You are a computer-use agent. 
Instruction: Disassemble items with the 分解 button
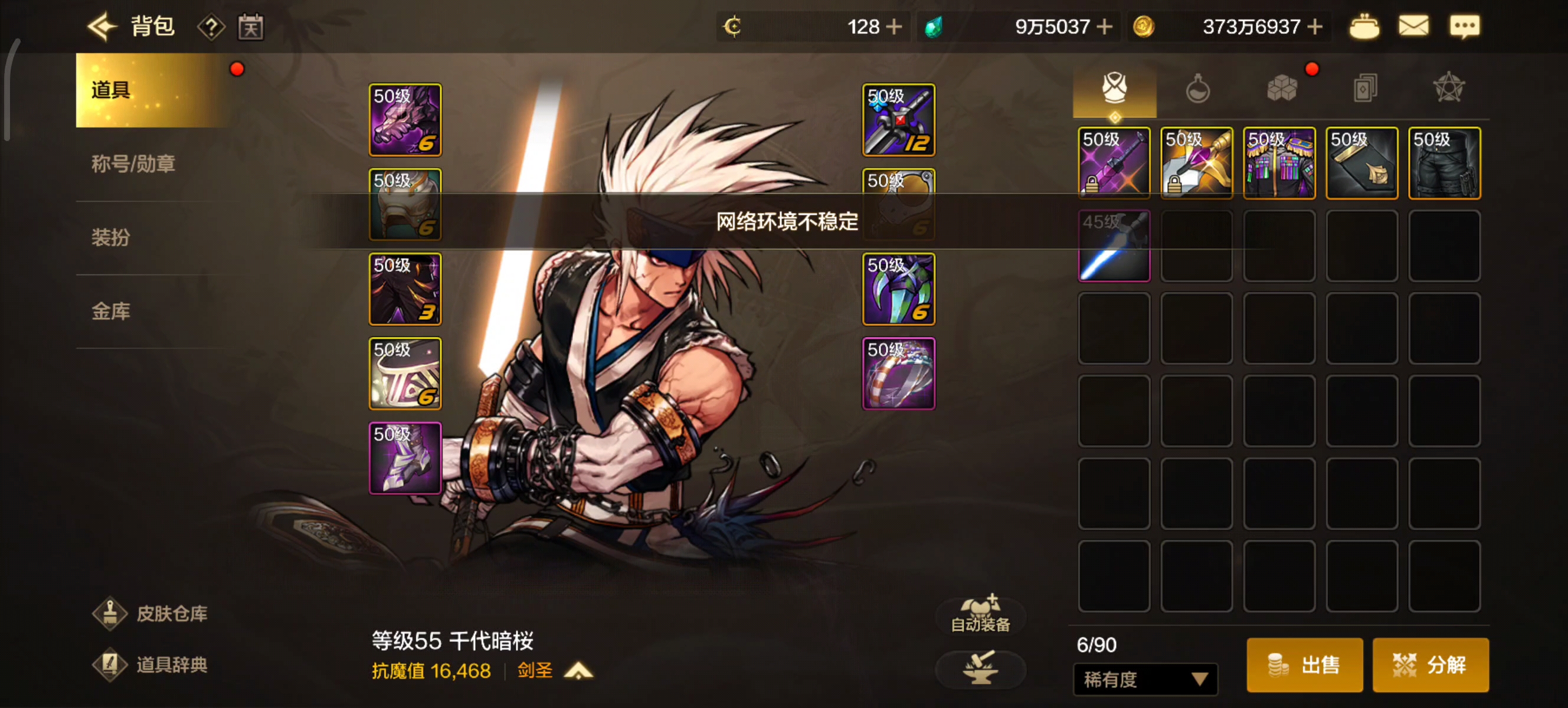(x=1430, y=664)
